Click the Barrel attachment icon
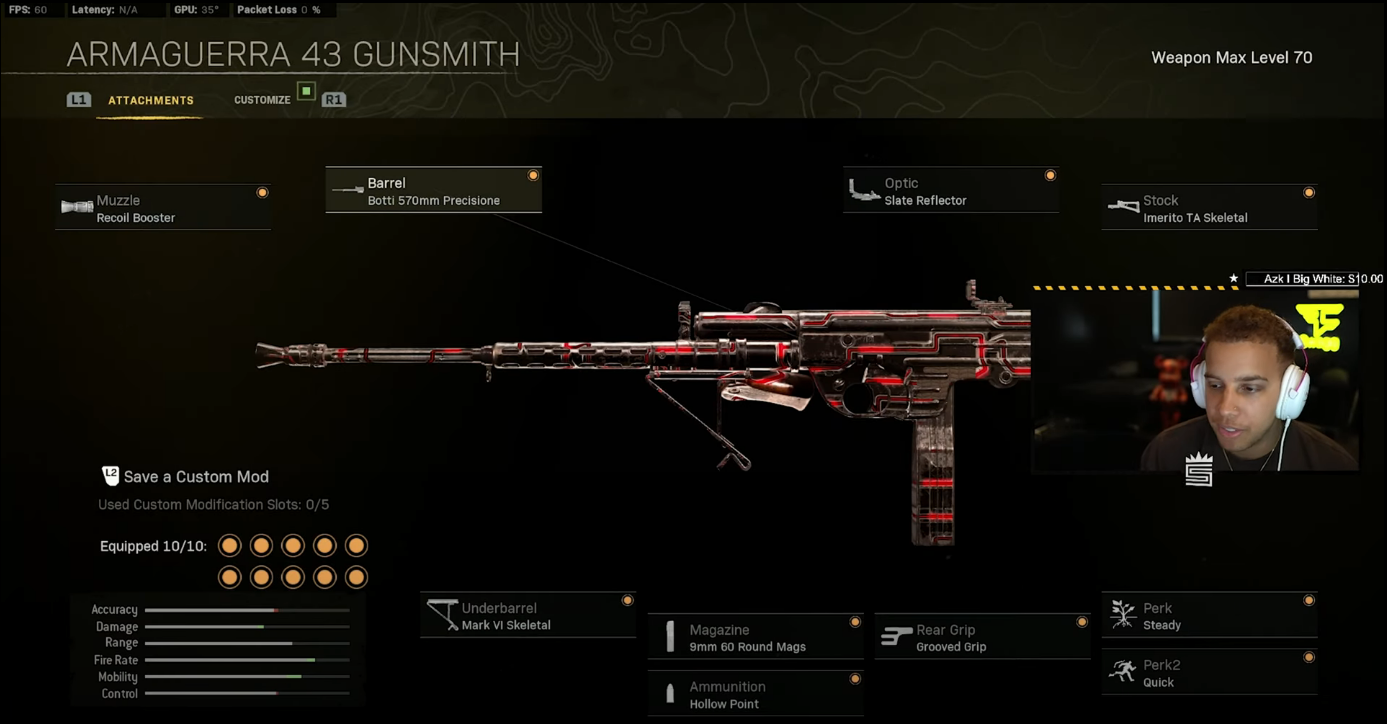This screenshot has height=724, width=1387. point(346,188)
